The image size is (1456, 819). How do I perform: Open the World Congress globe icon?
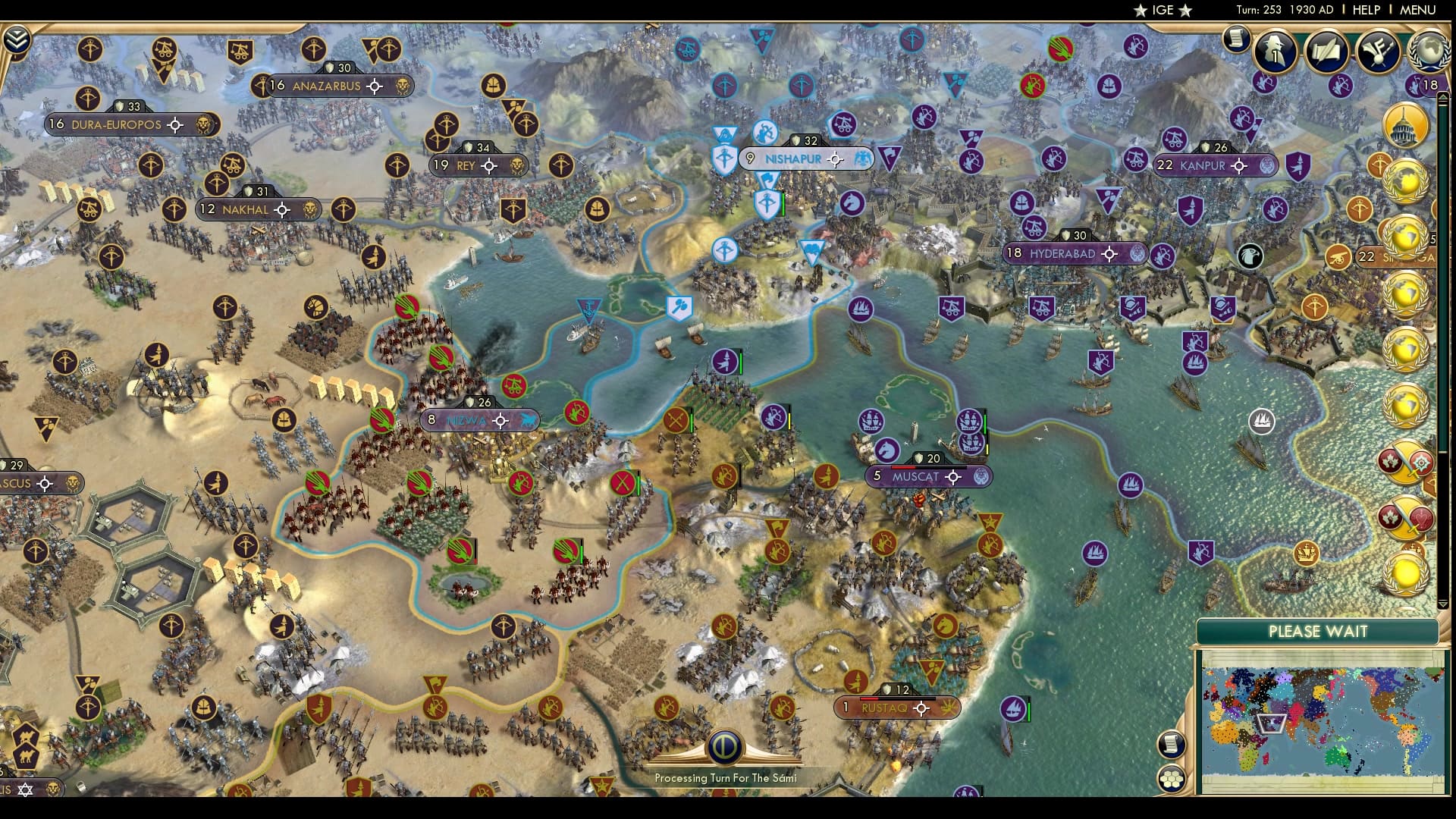(x=1429, y=52)
